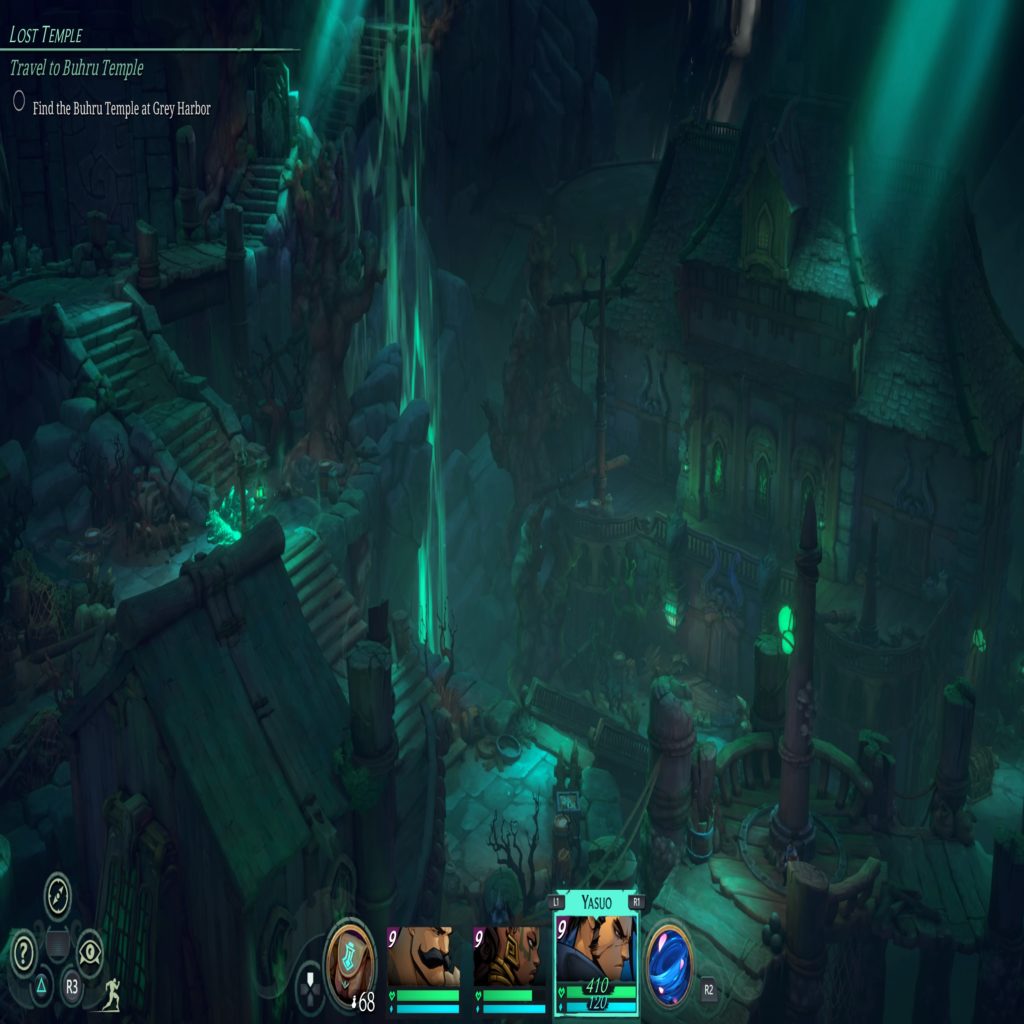1024x1024 pixels.
Task: Use the round potion item icon
Action: (351, 953)
